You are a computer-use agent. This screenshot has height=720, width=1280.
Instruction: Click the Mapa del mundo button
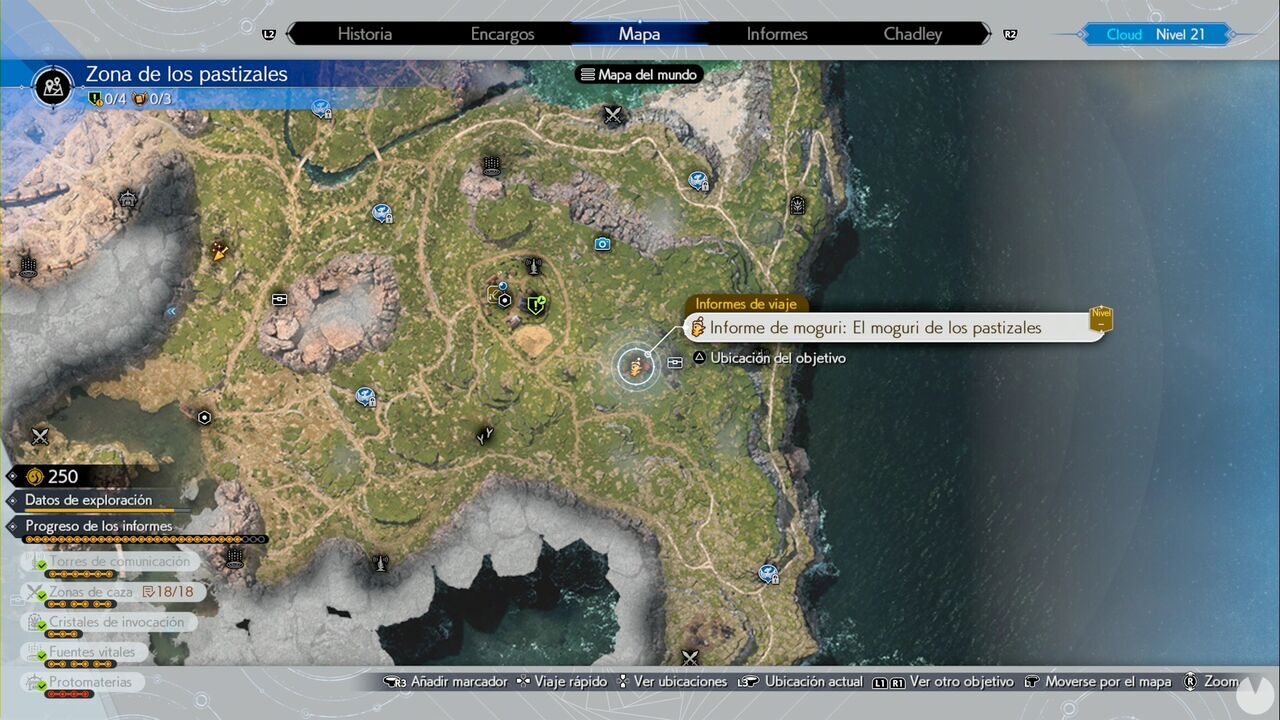[x=638, y=73]
